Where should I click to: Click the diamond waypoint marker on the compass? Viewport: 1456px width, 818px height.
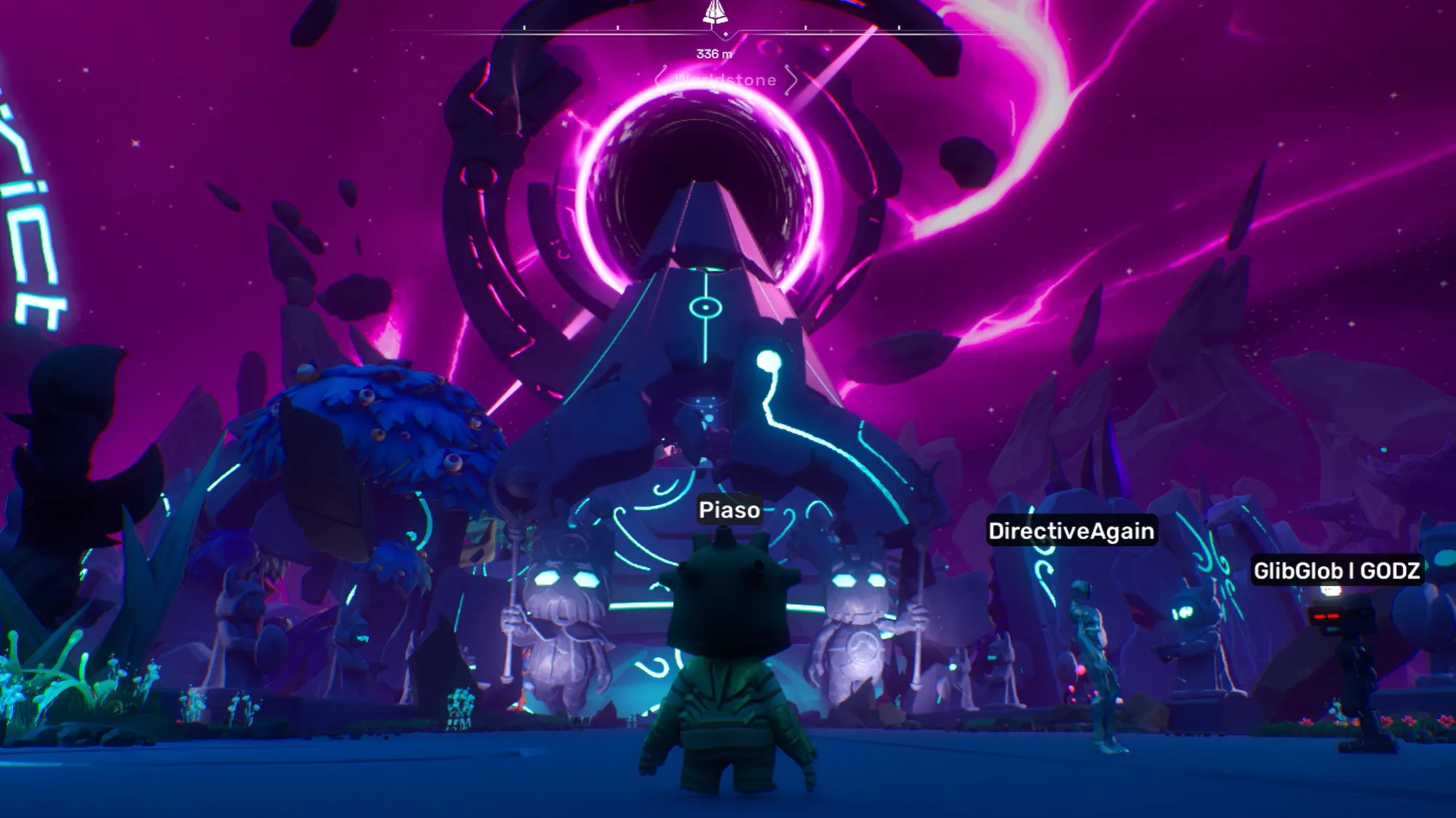tap(726, 33)
